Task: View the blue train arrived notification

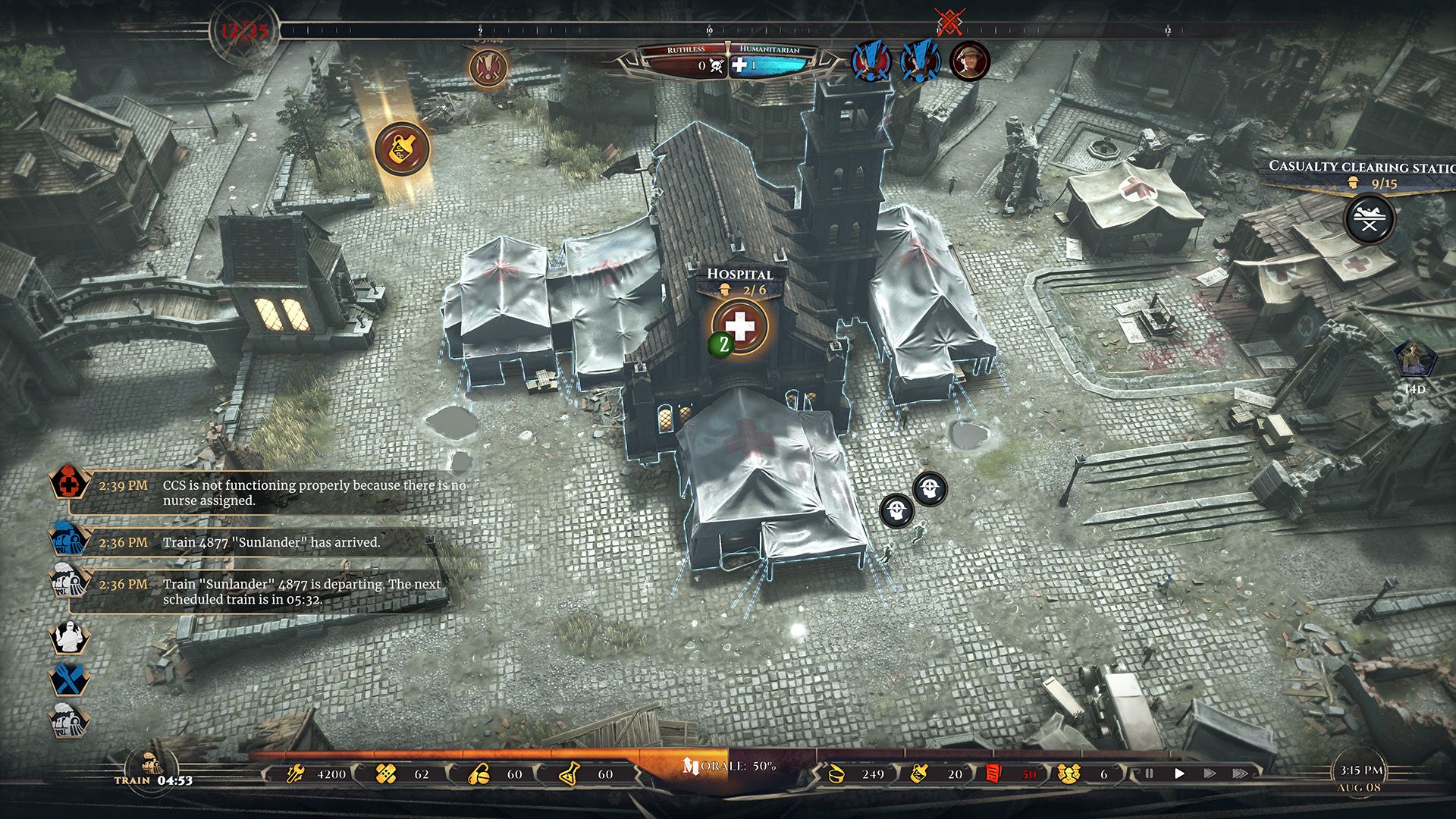Action: pos(69,539)
